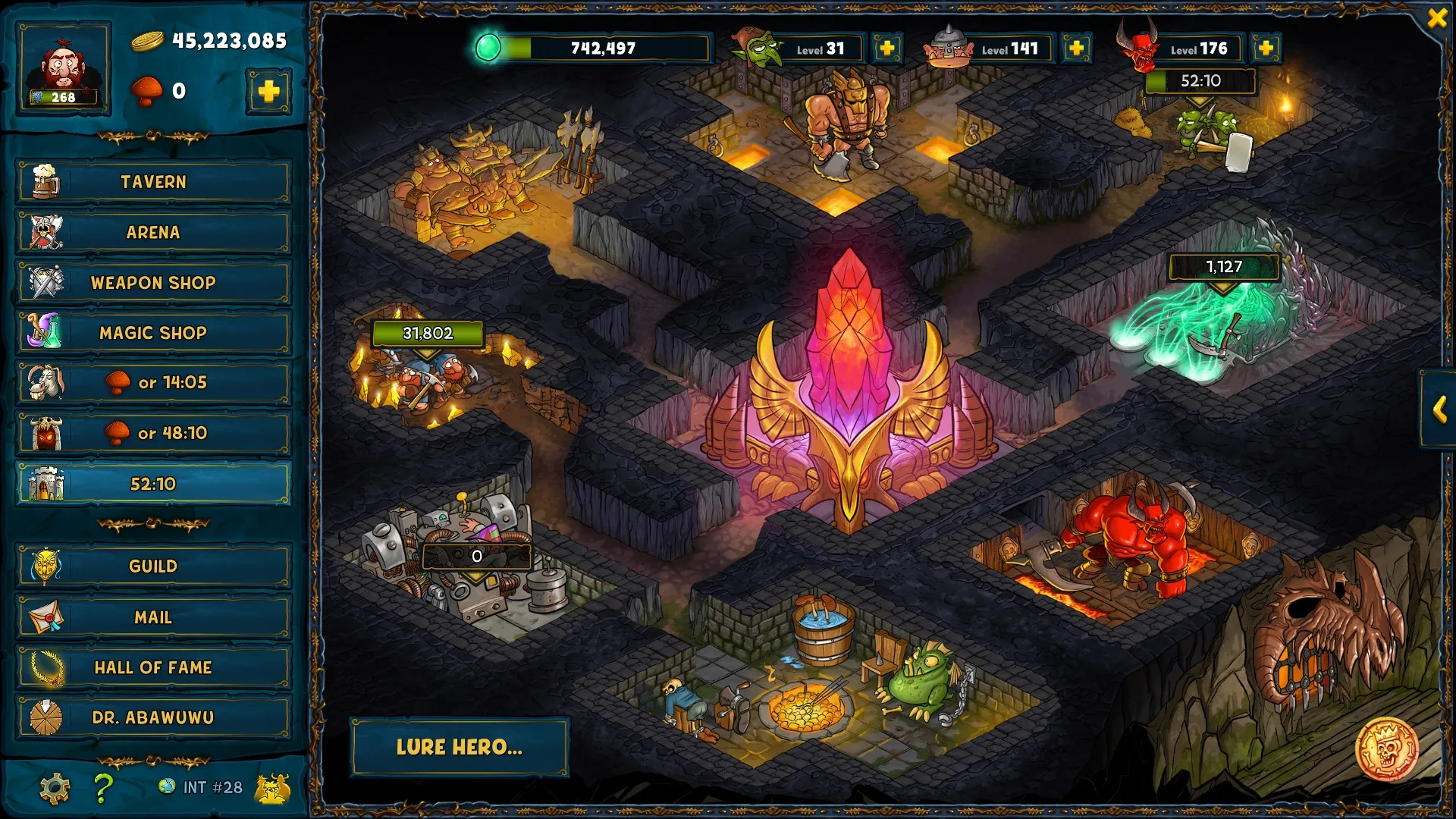1456x819 pixels.
Task: Open the stable entry with 14:05 timer
Action: point(153,383)
